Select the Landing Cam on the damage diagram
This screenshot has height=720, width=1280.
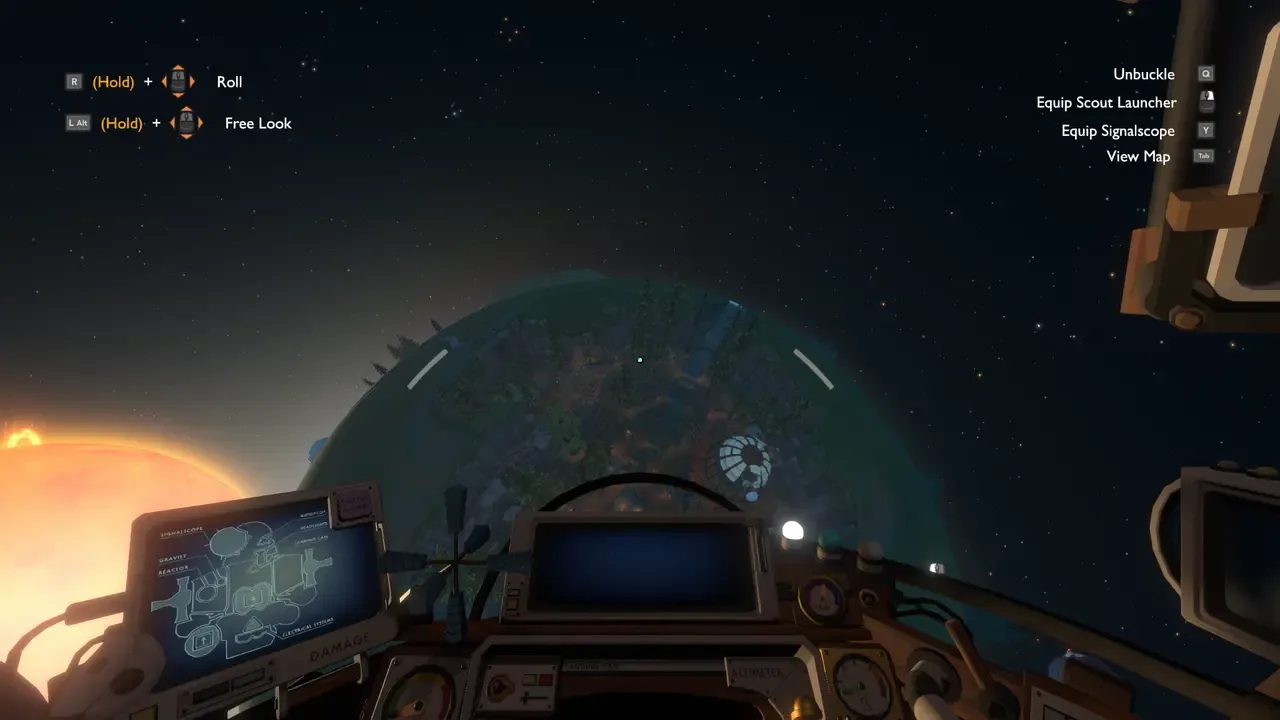tap(312, 539)
